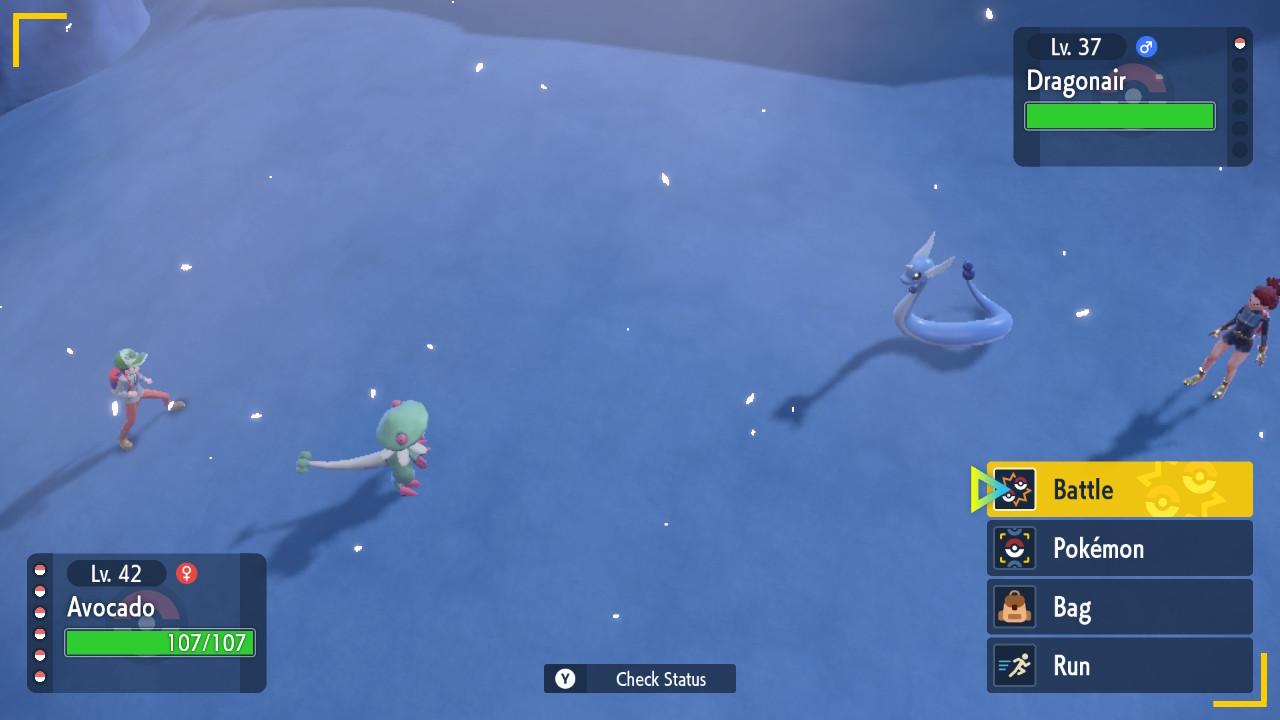Open the Pokémon party menu
1280x720 pixels.
[x=1119, y=548]
